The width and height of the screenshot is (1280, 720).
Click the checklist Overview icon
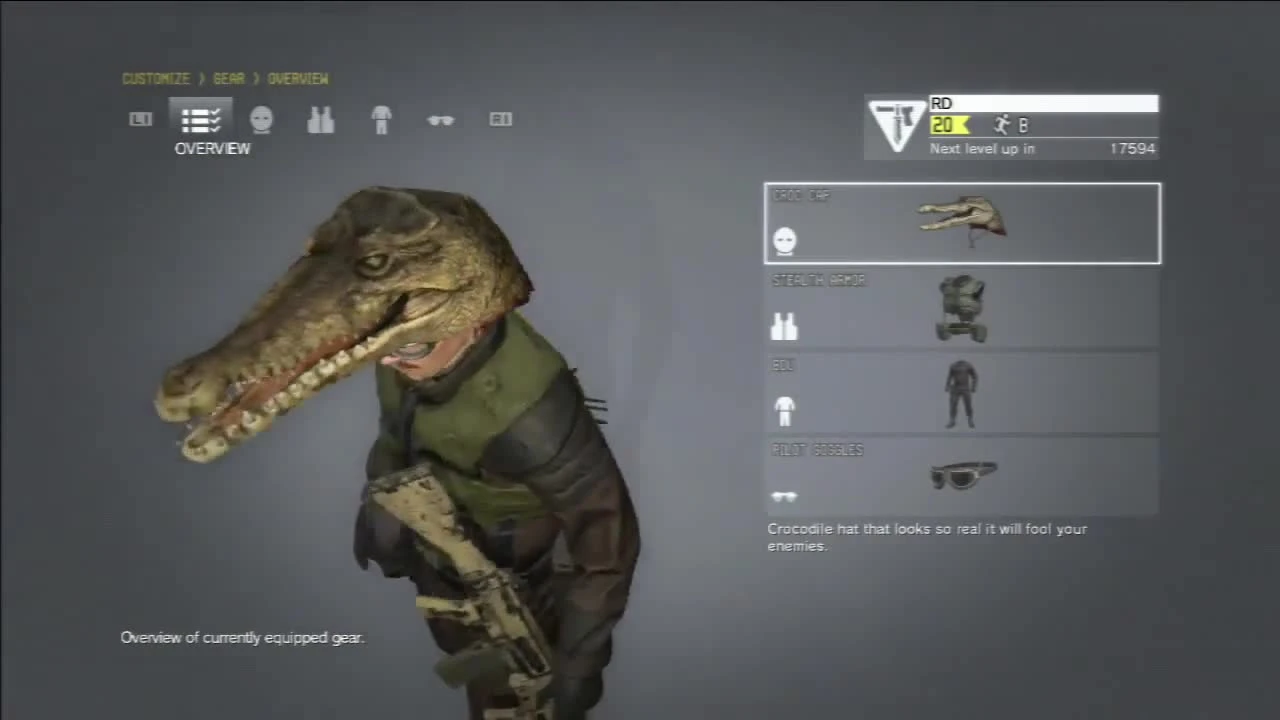click(199, 120)
